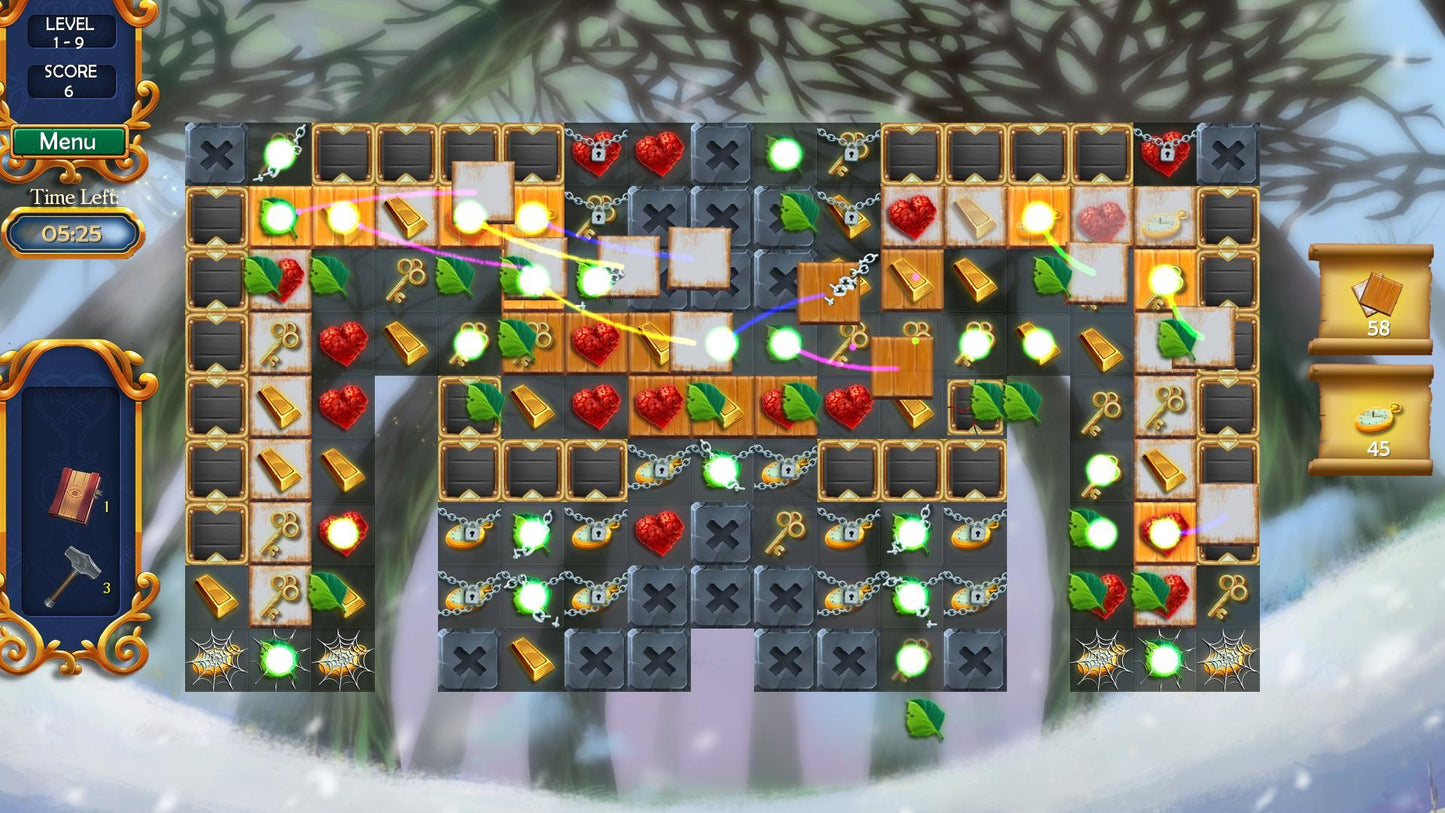
Task: Activate the red spellbook power-up
Action: 74,494
